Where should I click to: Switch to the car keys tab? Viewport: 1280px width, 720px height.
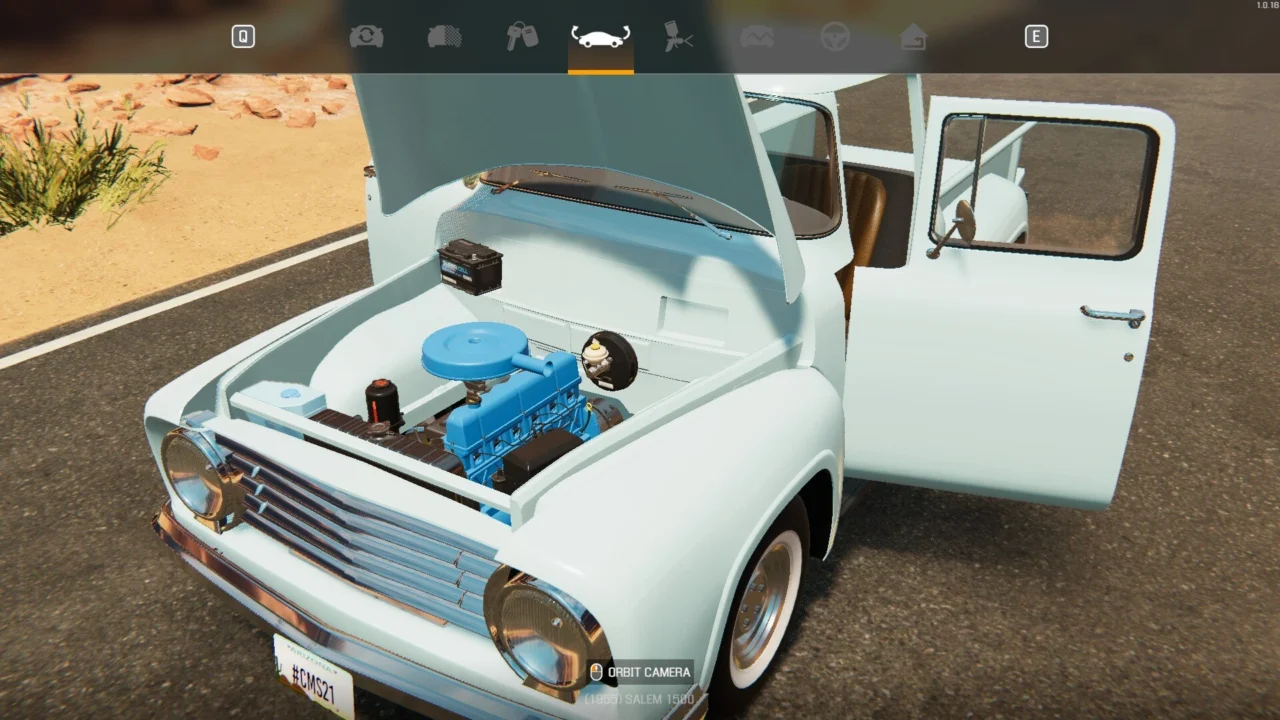[522, 37]
